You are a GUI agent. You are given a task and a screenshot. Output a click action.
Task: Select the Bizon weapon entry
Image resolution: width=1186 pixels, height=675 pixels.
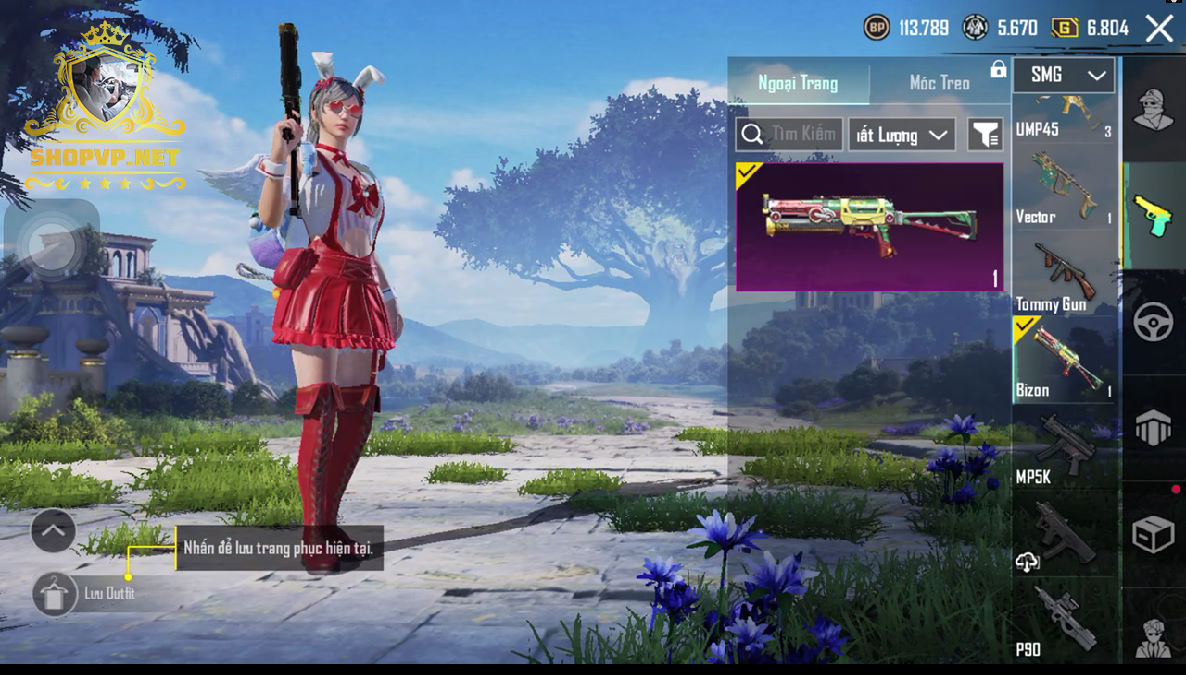click(1064, 360)
